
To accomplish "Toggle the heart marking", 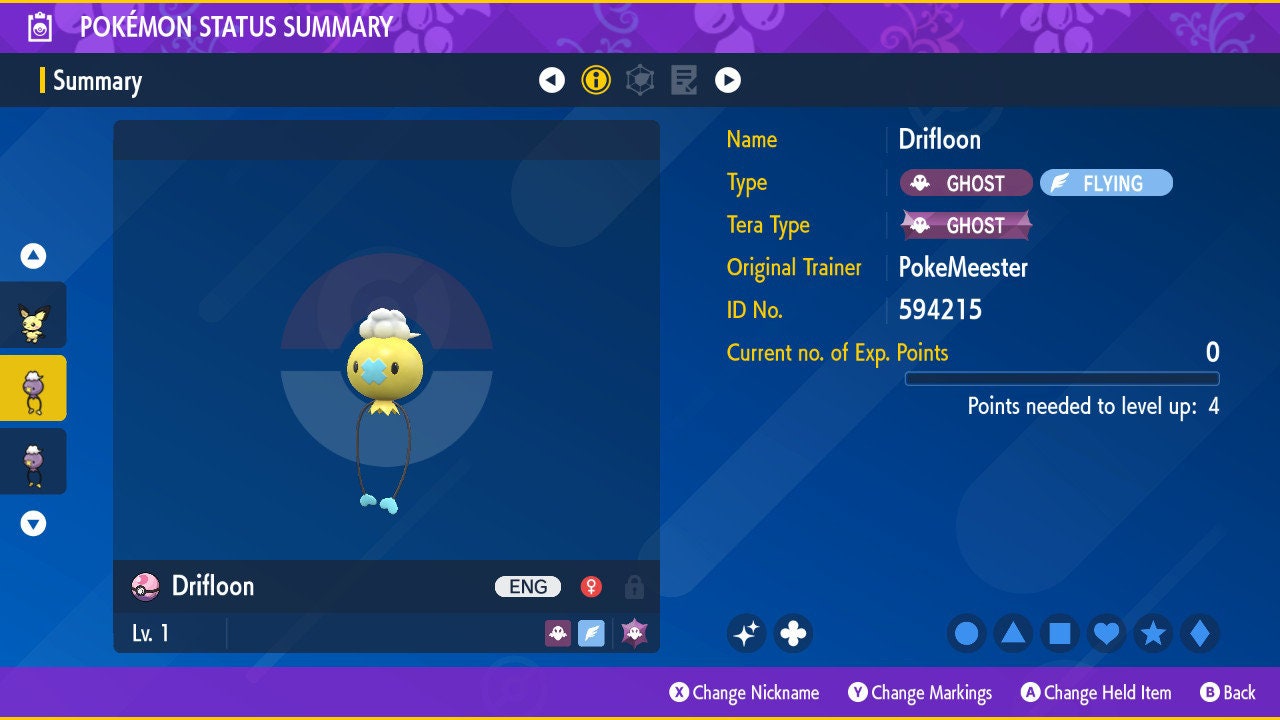I will click(1106, 633).
